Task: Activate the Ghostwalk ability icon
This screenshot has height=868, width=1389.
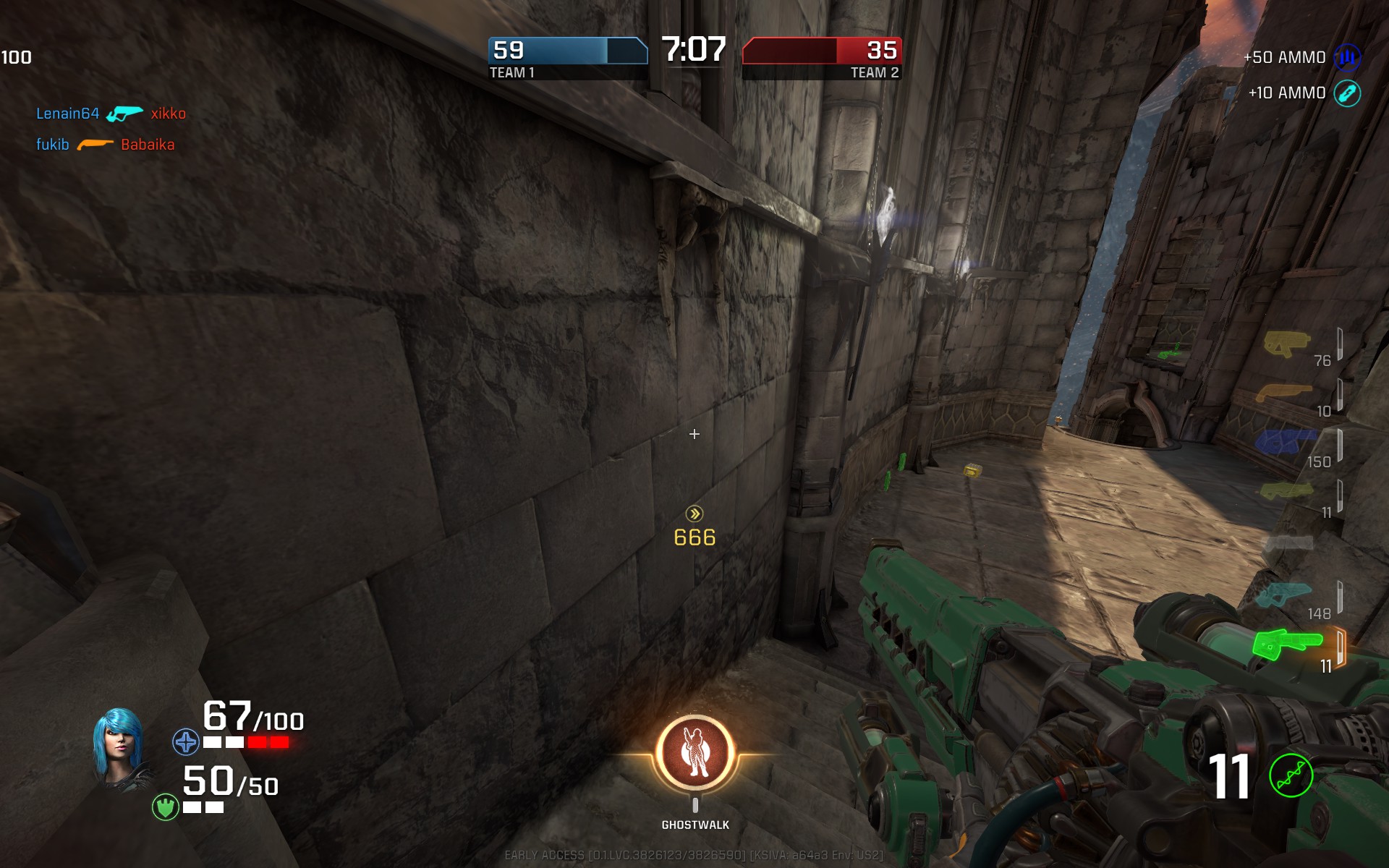Action: pyautogui.click(x=695, y=754)
